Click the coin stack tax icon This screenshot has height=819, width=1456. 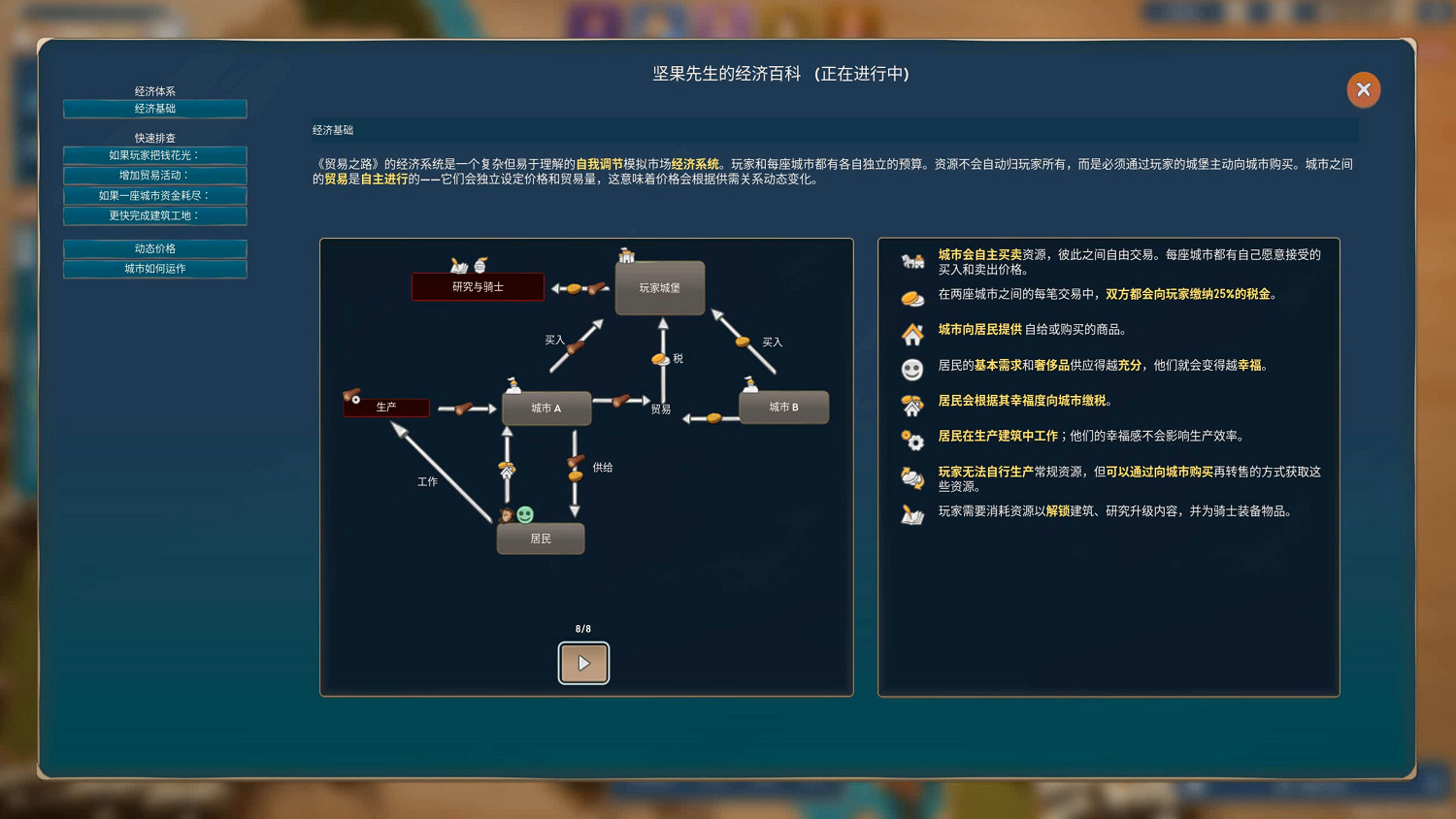[911, 299]
